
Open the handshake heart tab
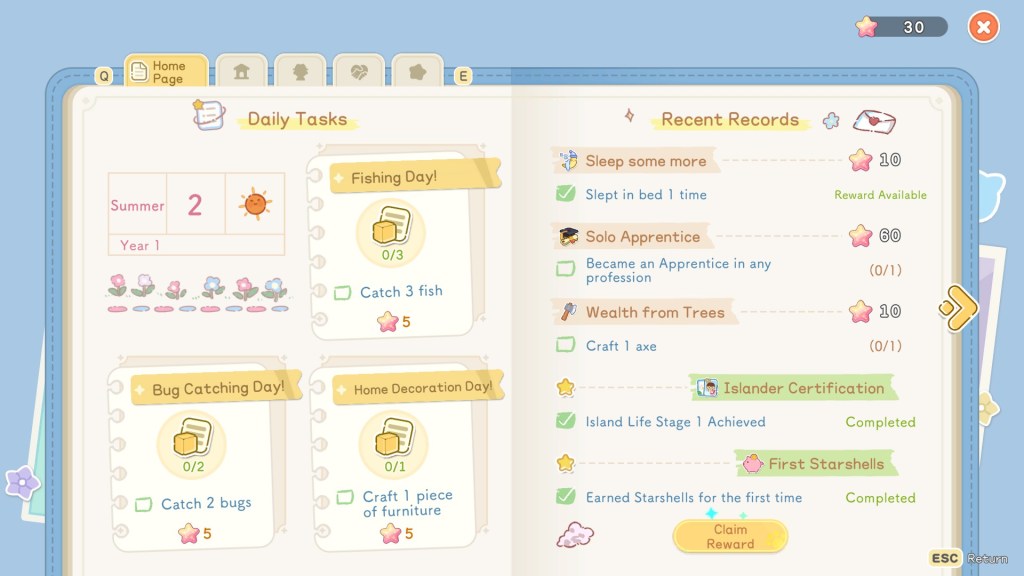point(358,72)
